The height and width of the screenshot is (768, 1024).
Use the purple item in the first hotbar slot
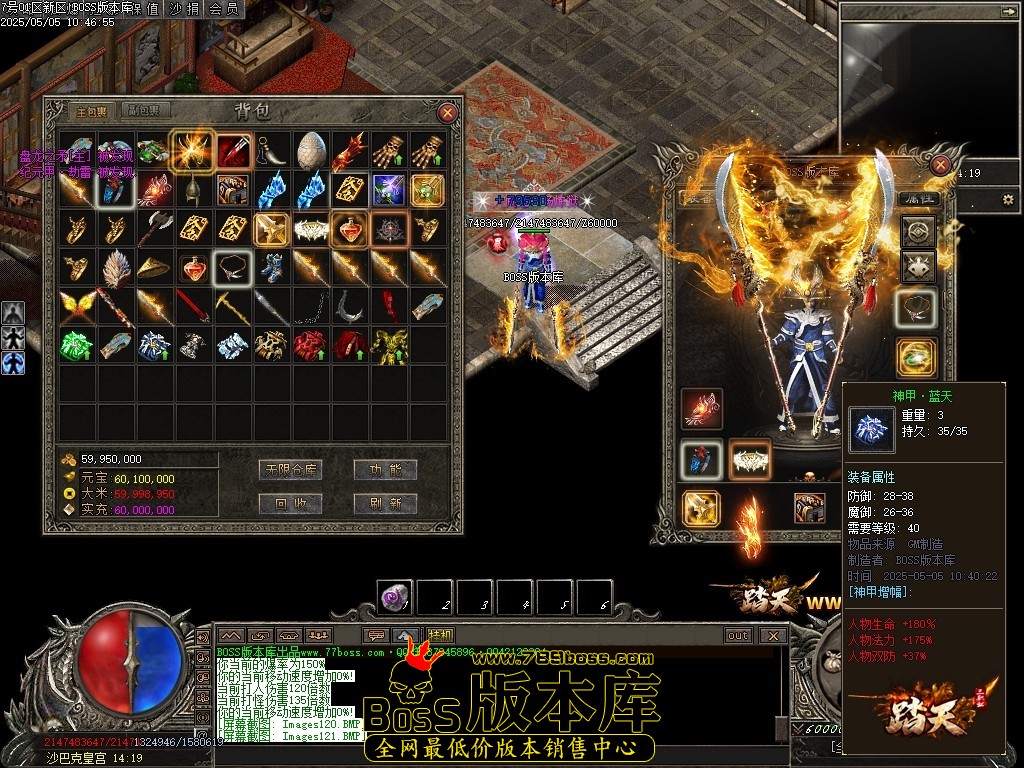coord(394,598)
